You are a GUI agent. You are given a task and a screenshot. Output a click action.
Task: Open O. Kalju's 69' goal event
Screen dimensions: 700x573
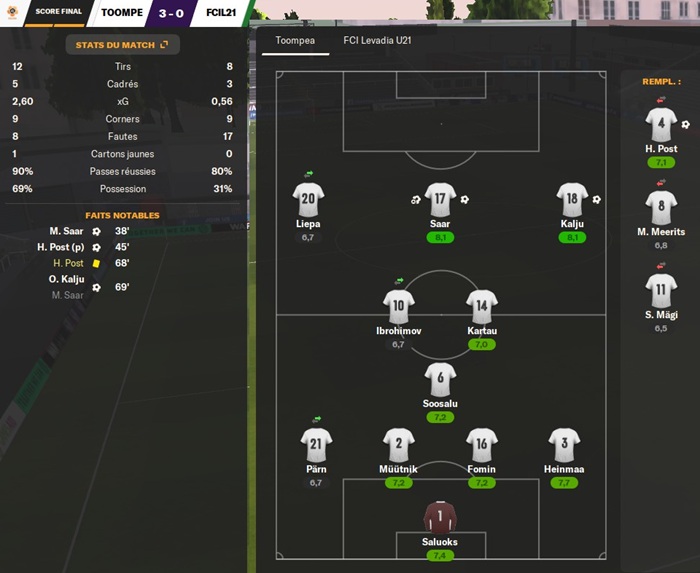(x=67, y=279)
